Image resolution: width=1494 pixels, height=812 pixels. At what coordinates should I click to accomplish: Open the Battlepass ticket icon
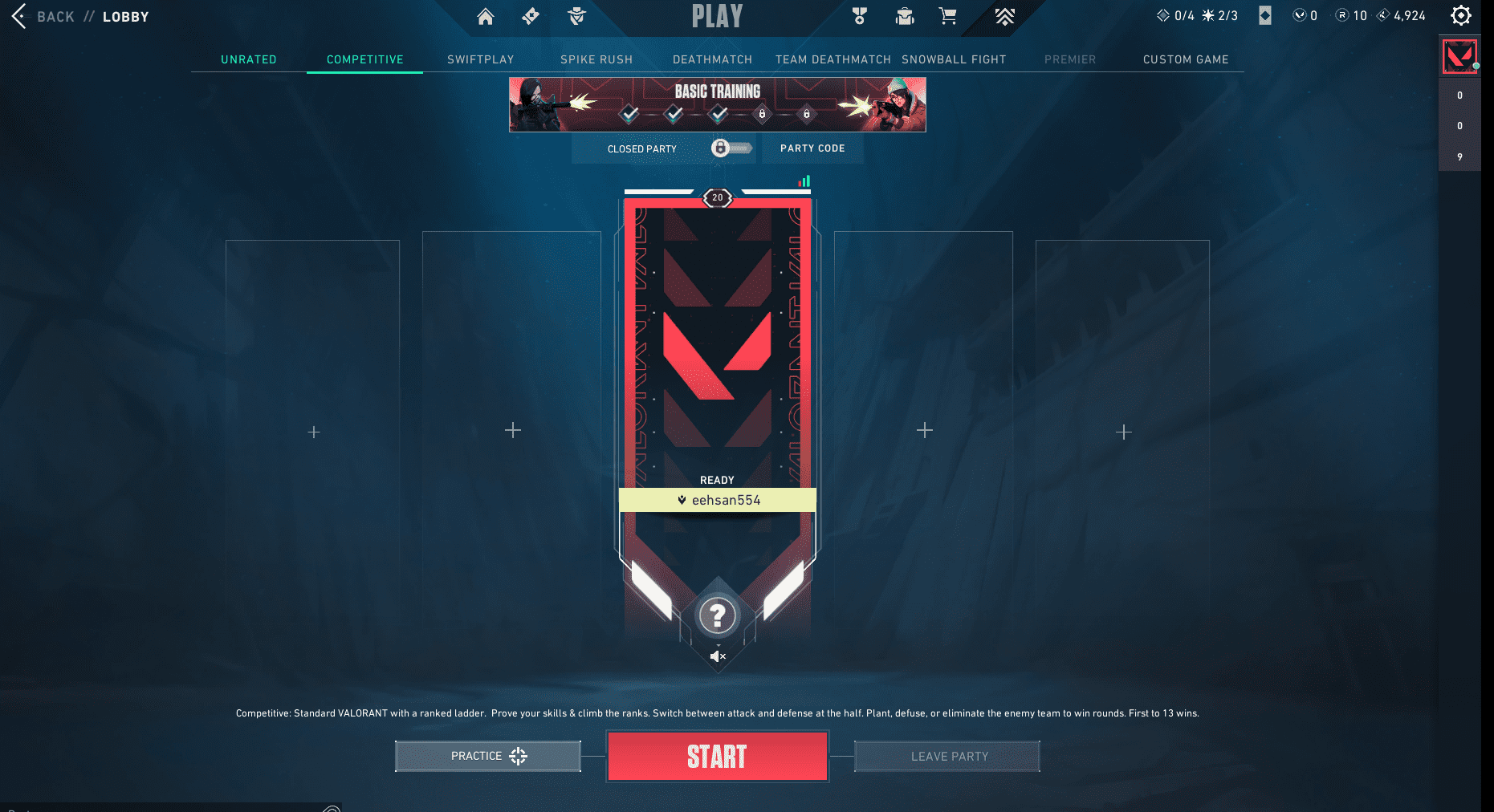[x=530, y=16]
